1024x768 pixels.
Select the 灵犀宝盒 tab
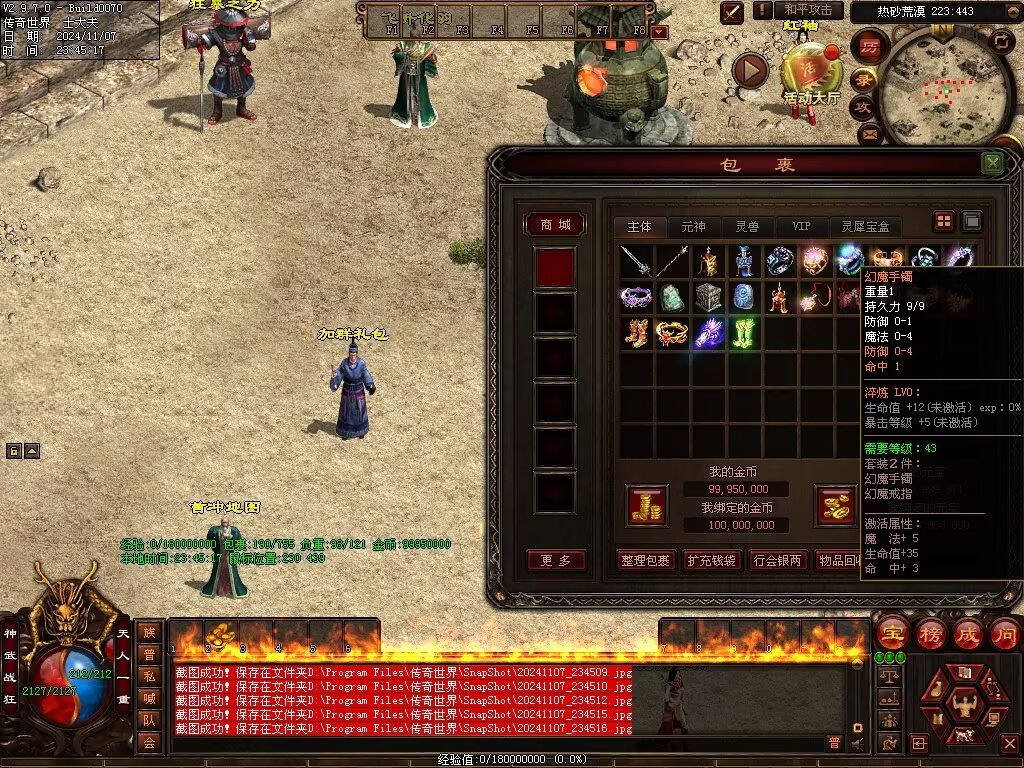(865, 227)
